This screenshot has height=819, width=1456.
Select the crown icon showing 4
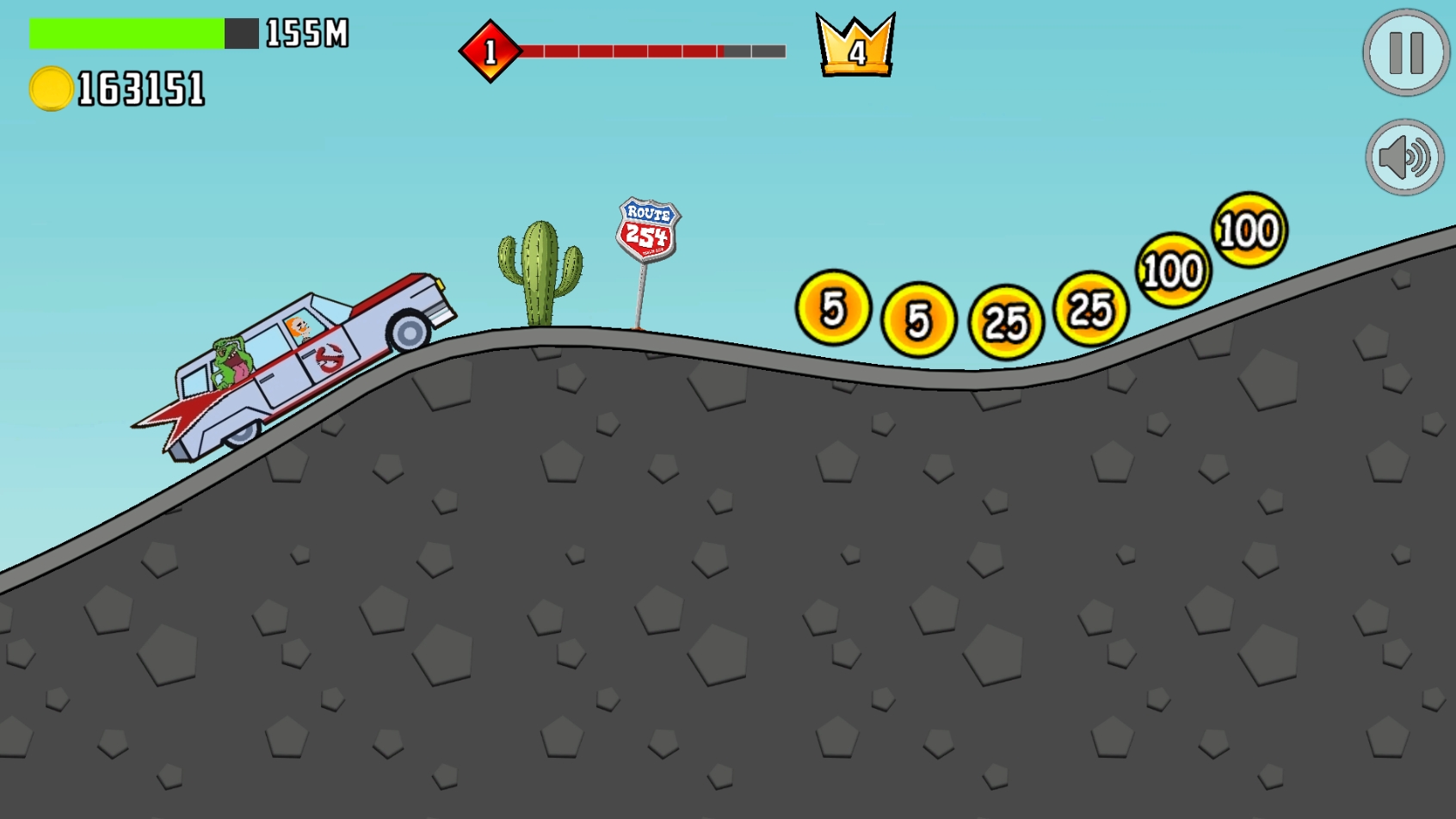coord(854,50)
